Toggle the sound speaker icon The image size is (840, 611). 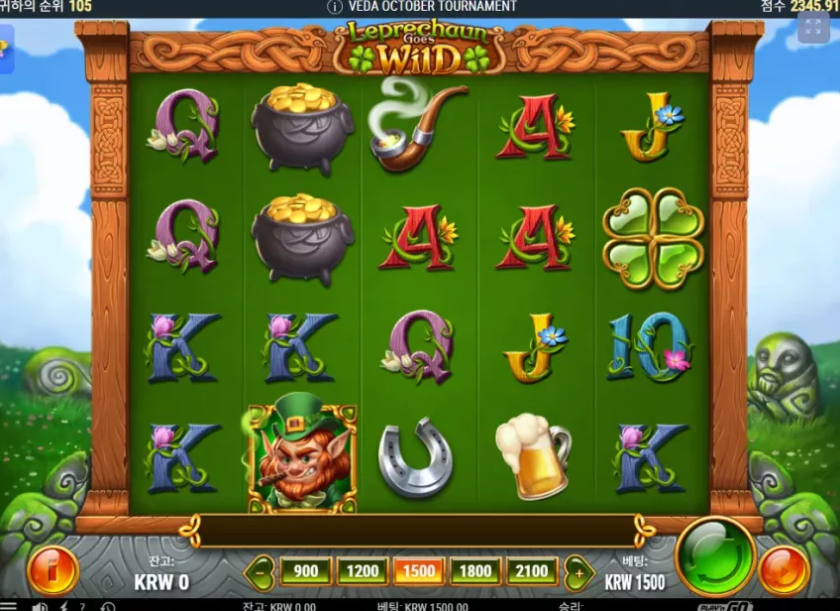40,605
